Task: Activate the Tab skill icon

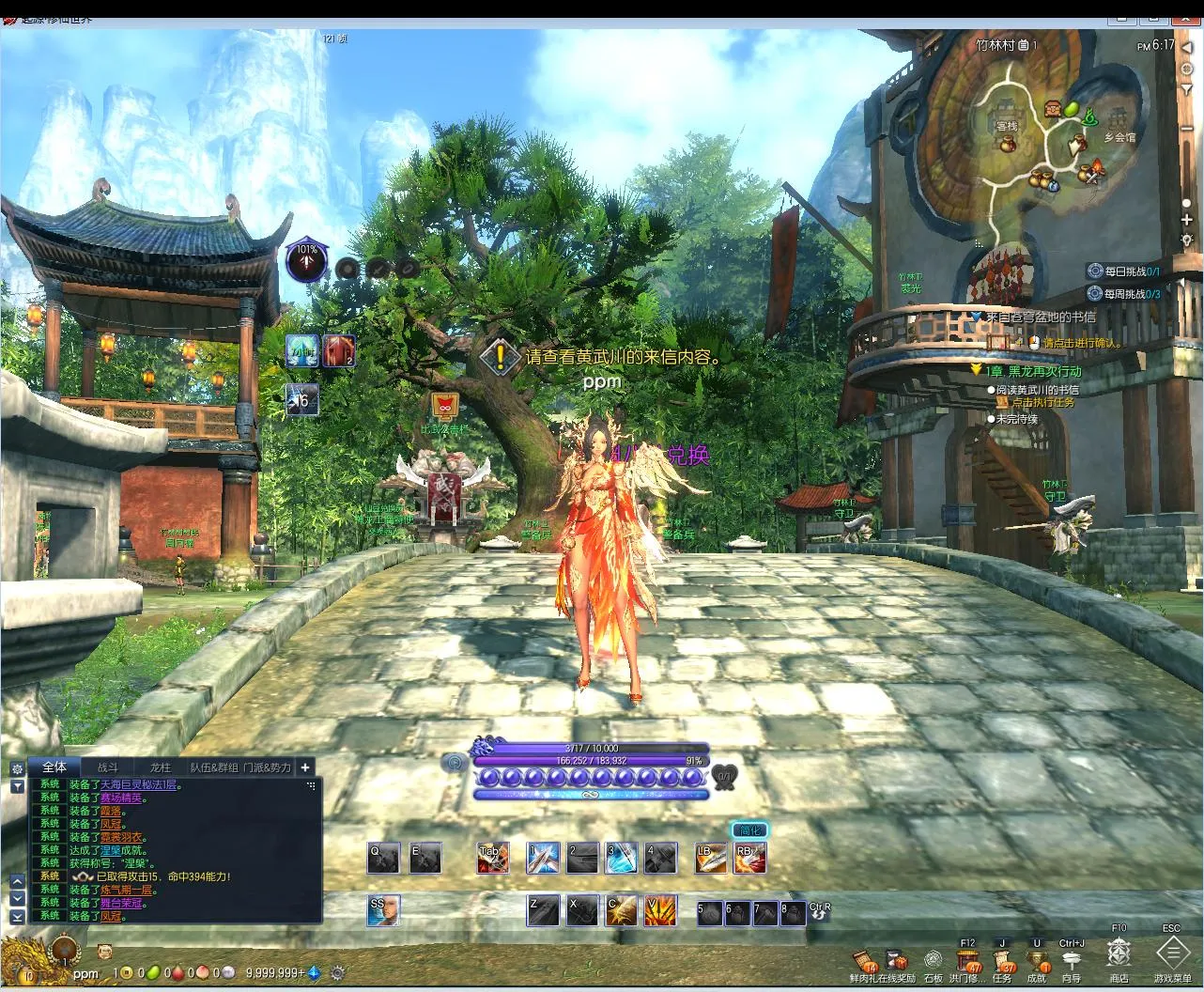Action: [x=493, y=858]
